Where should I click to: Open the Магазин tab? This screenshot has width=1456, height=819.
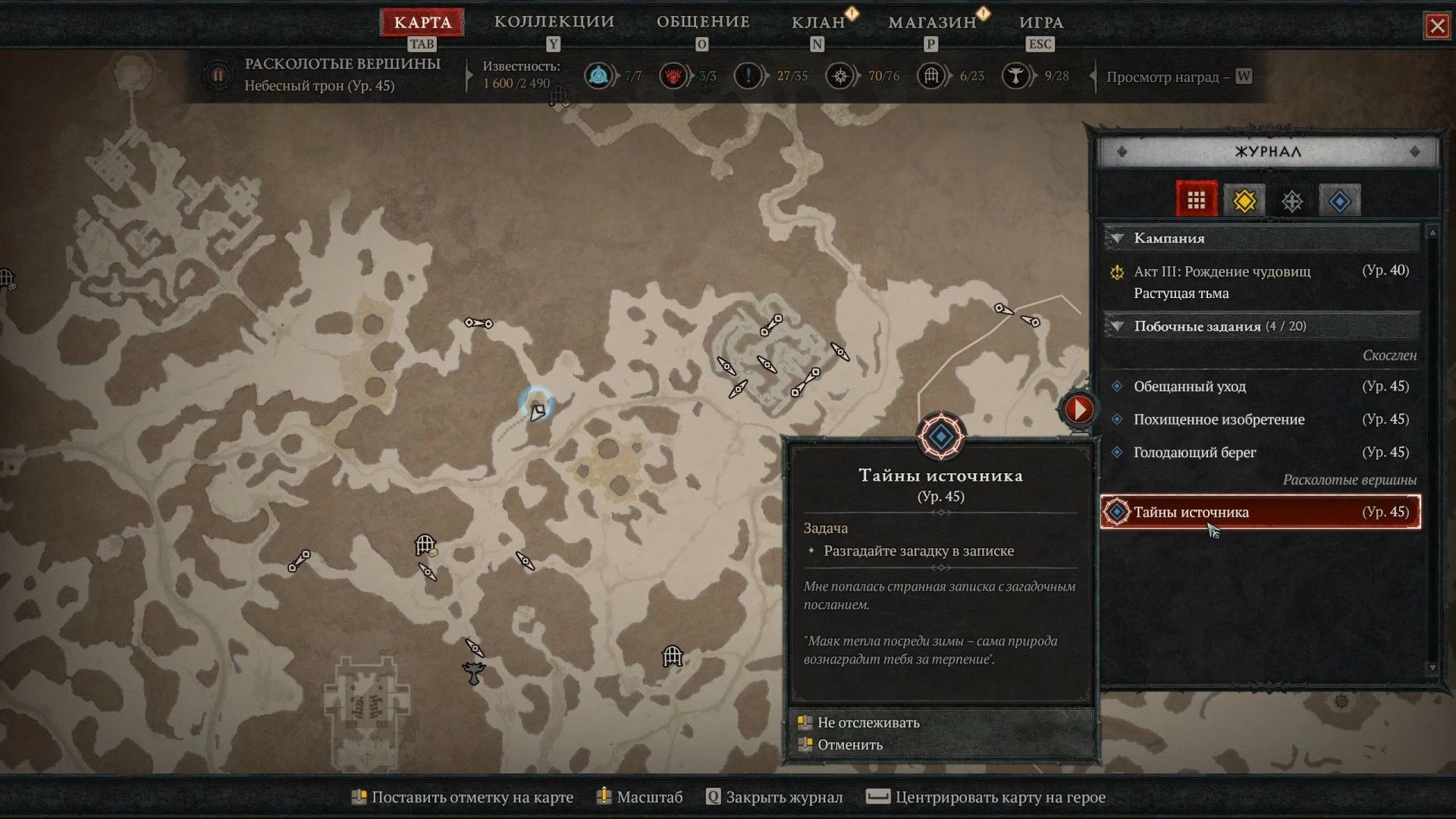tap(932, 23)
